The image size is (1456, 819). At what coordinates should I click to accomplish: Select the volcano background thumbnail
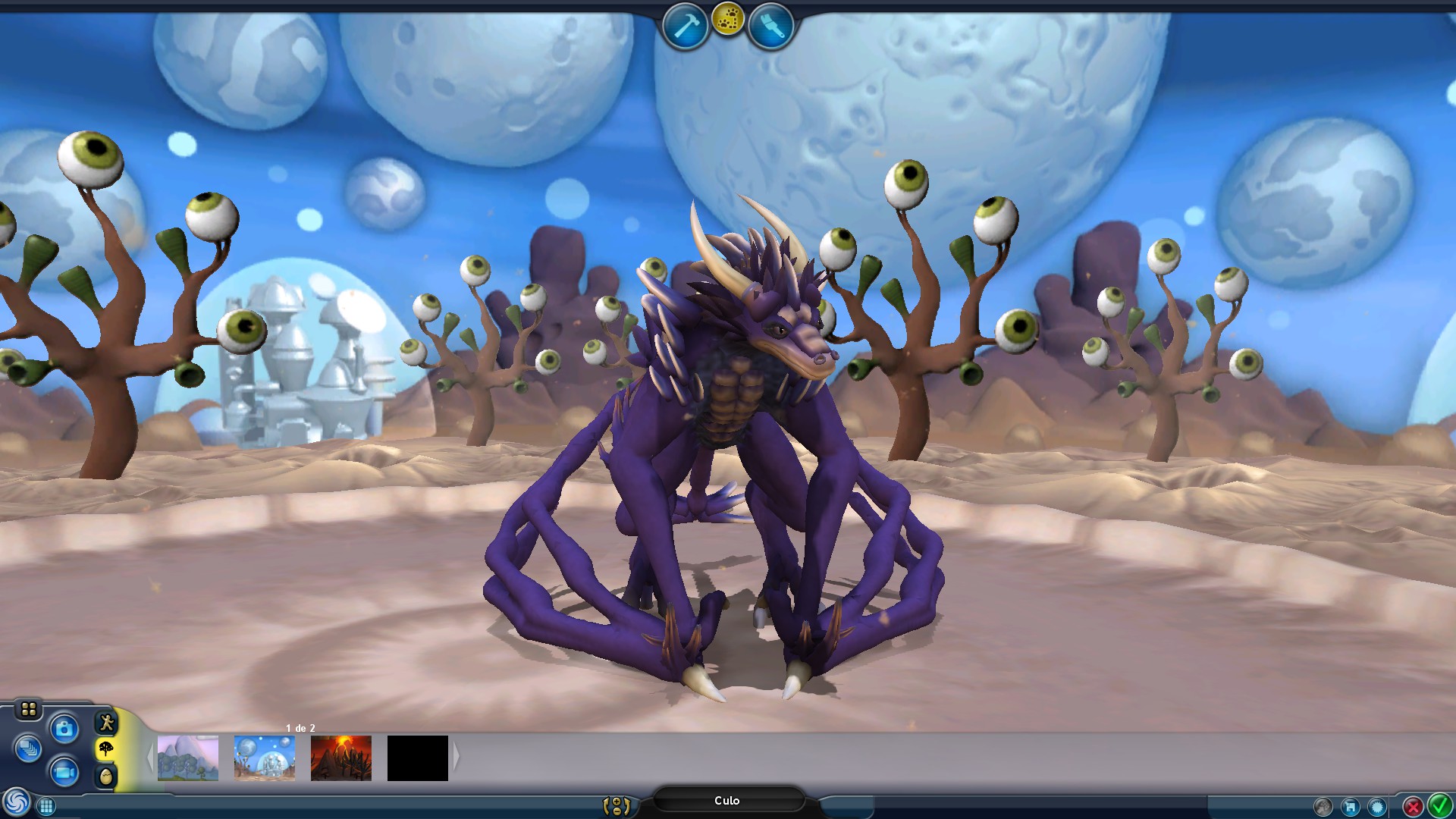[340, 756]
